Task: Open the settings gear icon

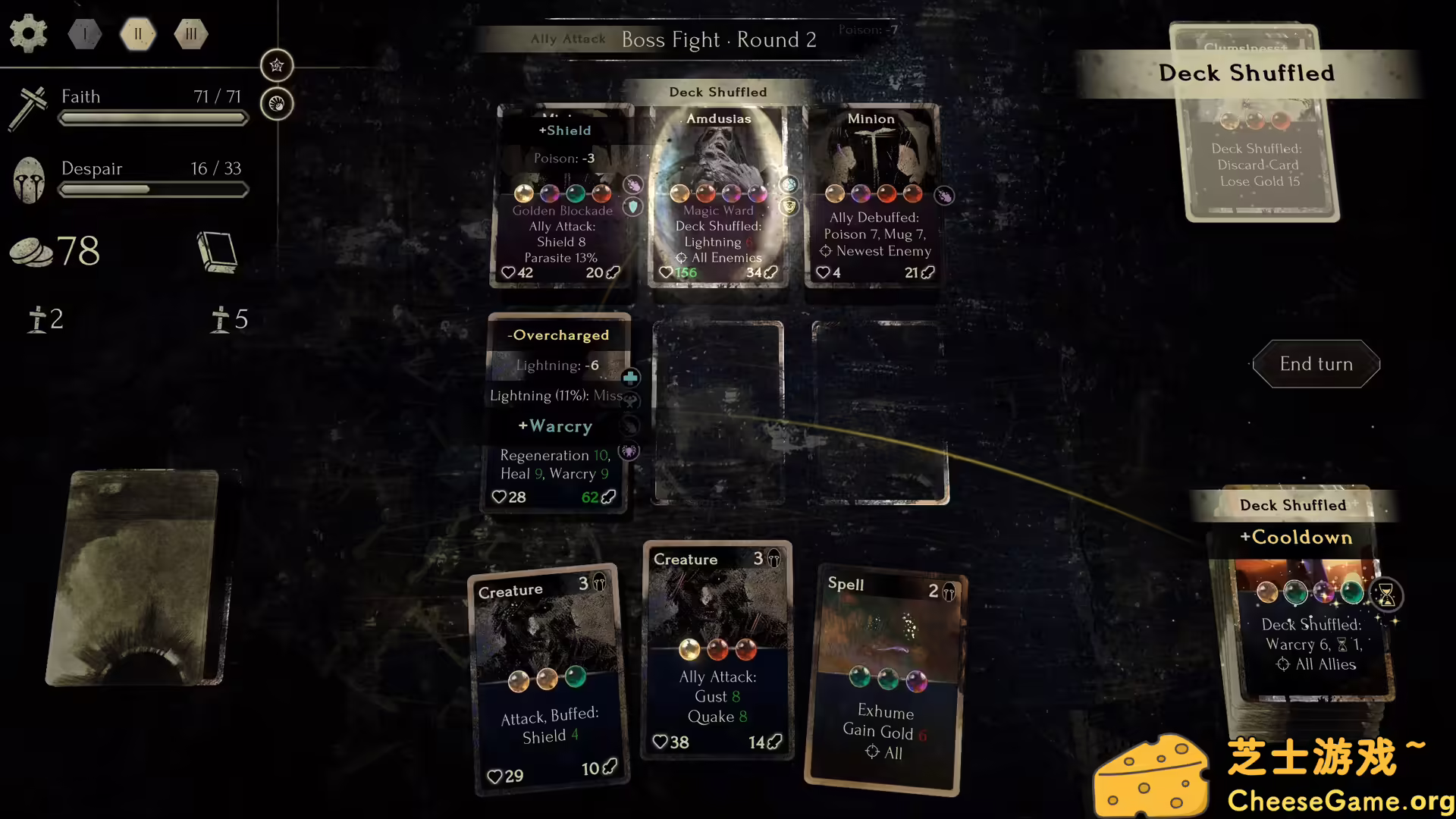Action: tap(28, 33)
